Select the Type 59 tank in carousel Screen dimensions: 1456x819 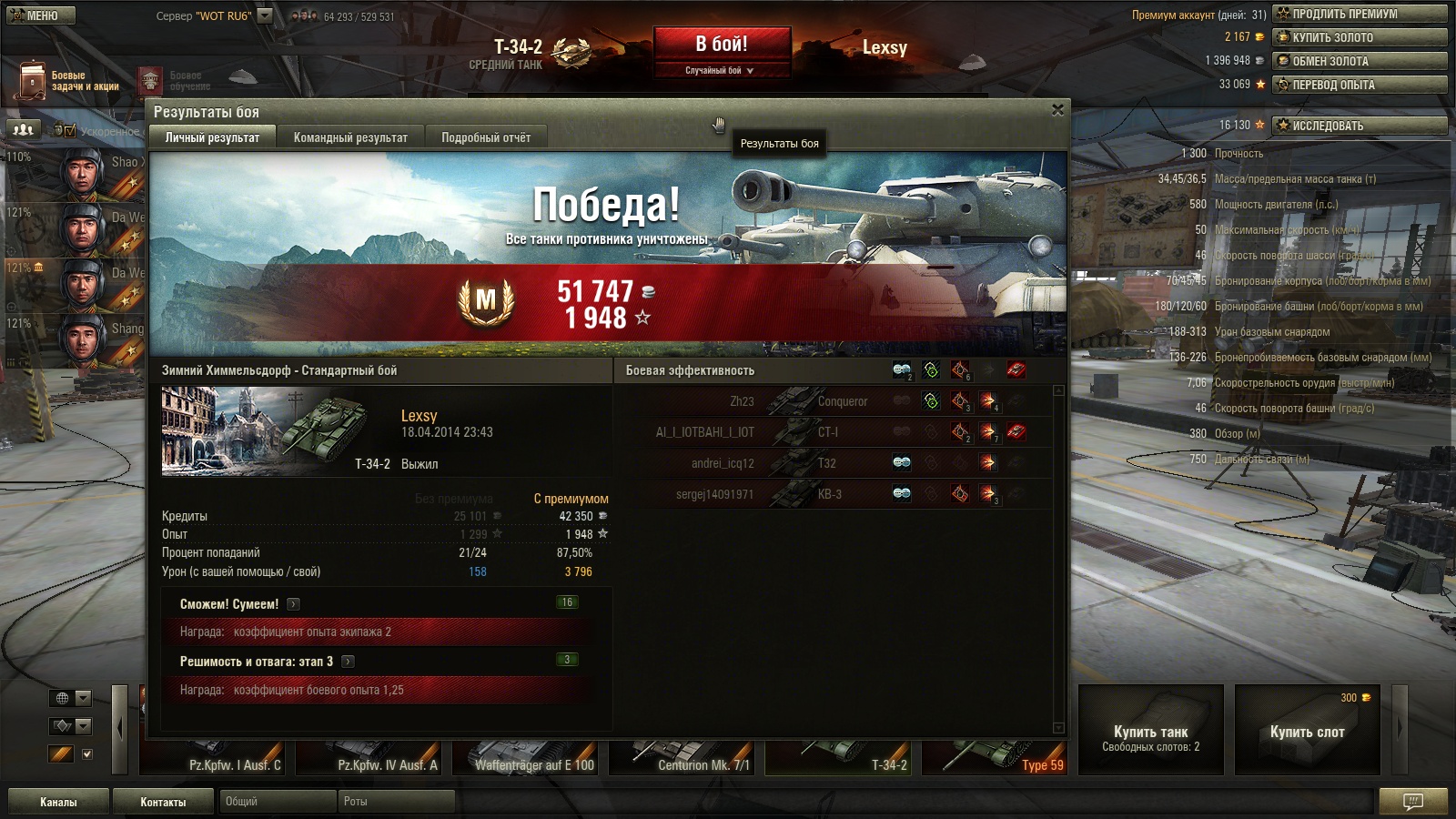(994, 757)
